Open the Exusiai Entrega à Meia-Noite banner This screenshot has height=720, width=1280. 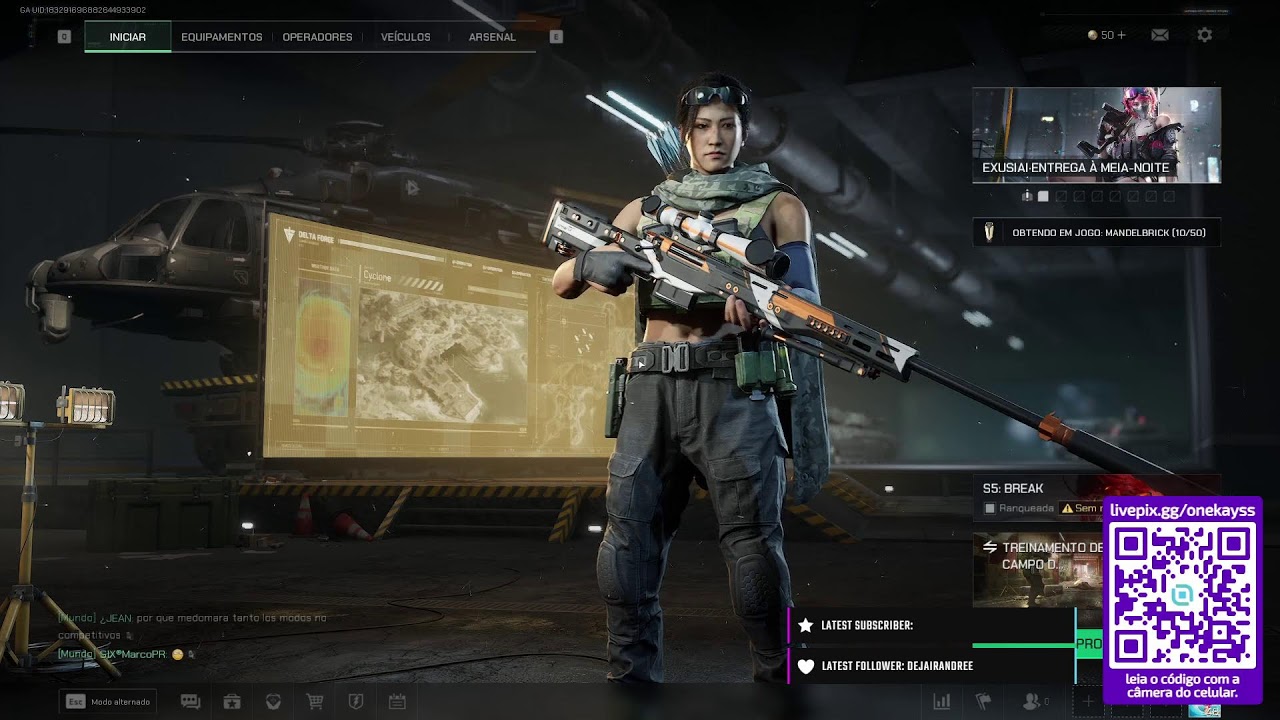pyautogui.click(x=1096, y=134)
